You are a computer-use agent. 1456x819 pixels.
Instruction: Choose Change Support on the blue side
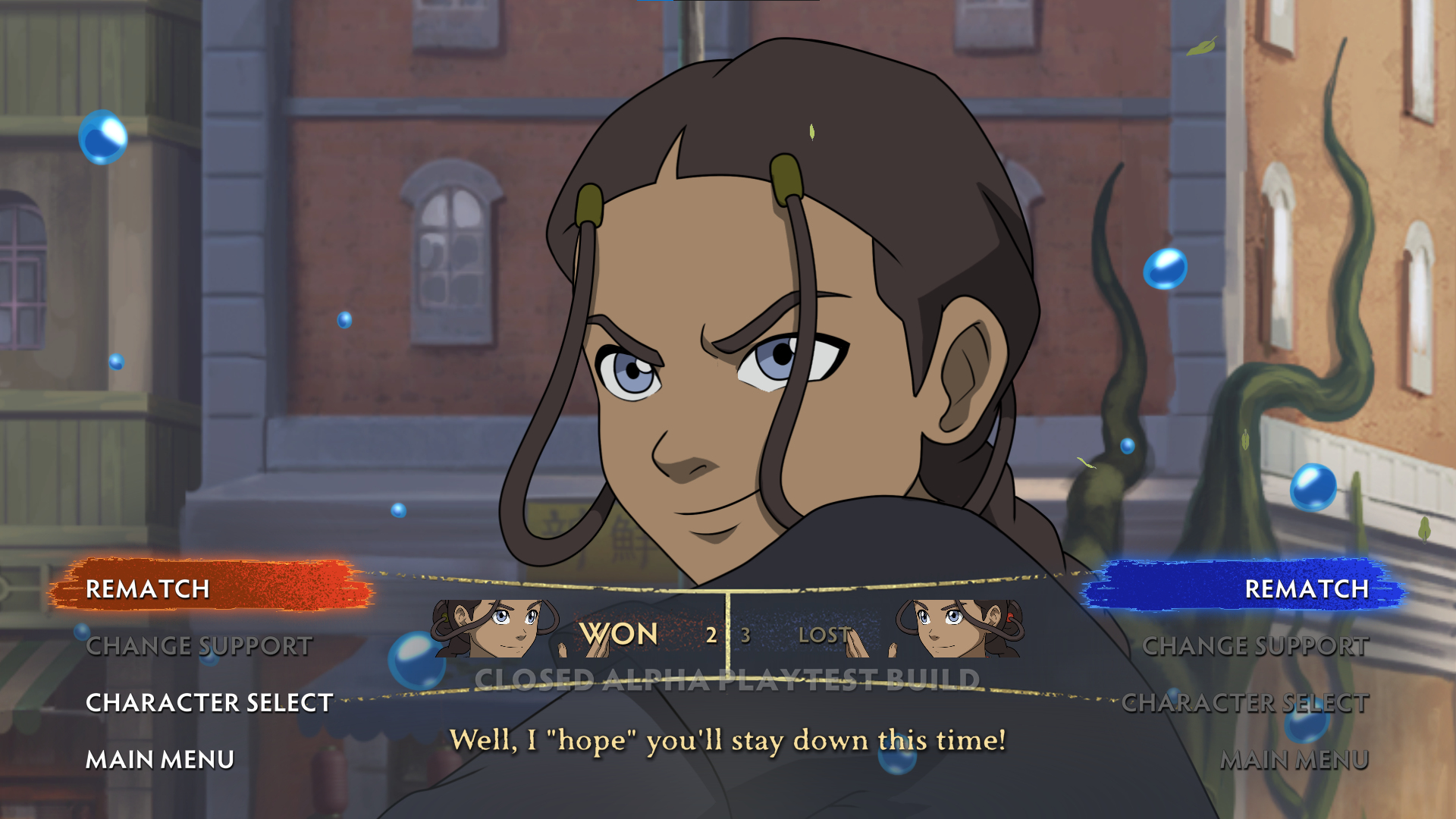point(1255,646)
